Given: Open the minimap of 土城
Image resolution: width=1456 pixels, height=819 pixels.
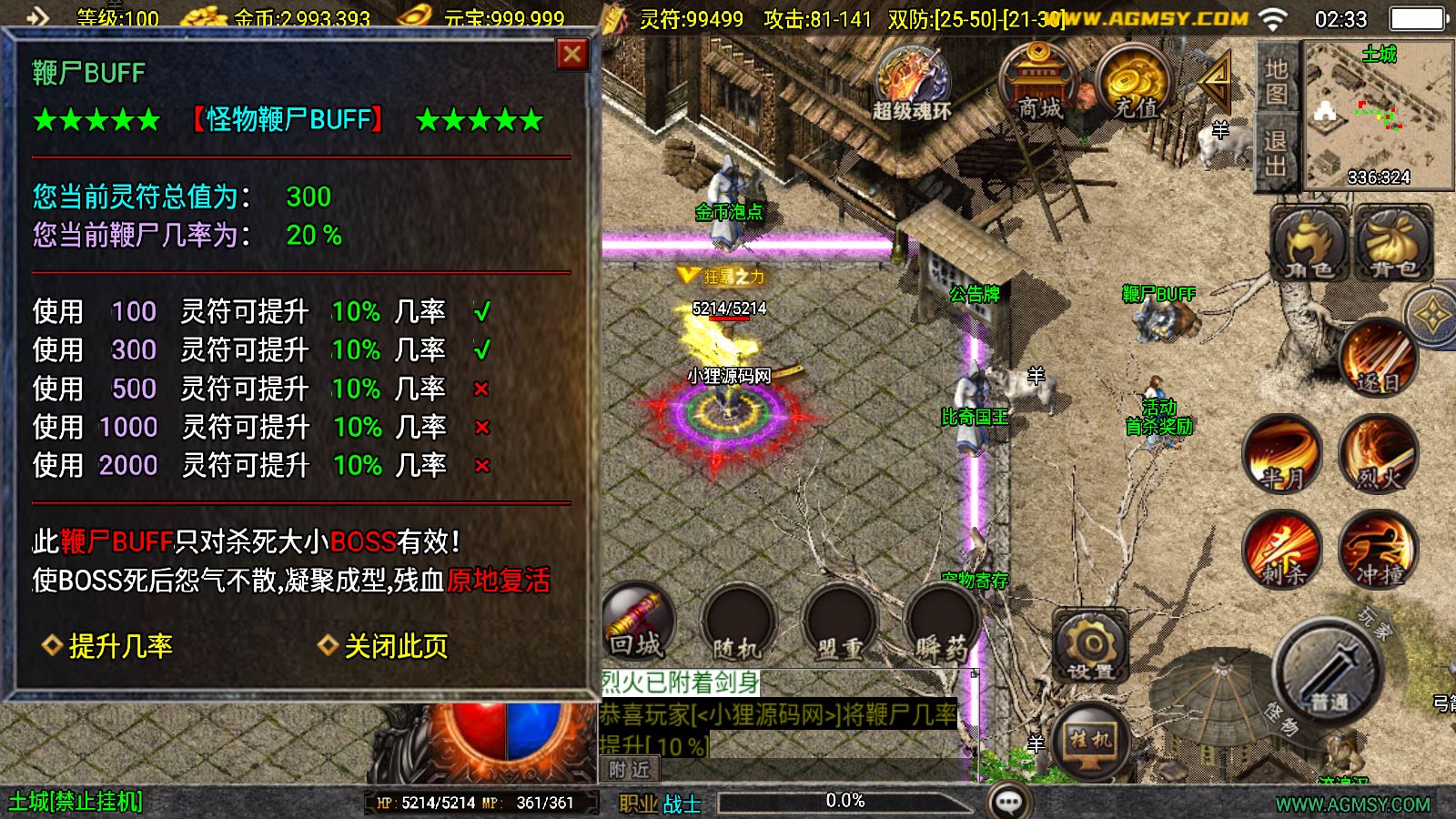Looking at the screenshot, I should (x=1378, y=114).
